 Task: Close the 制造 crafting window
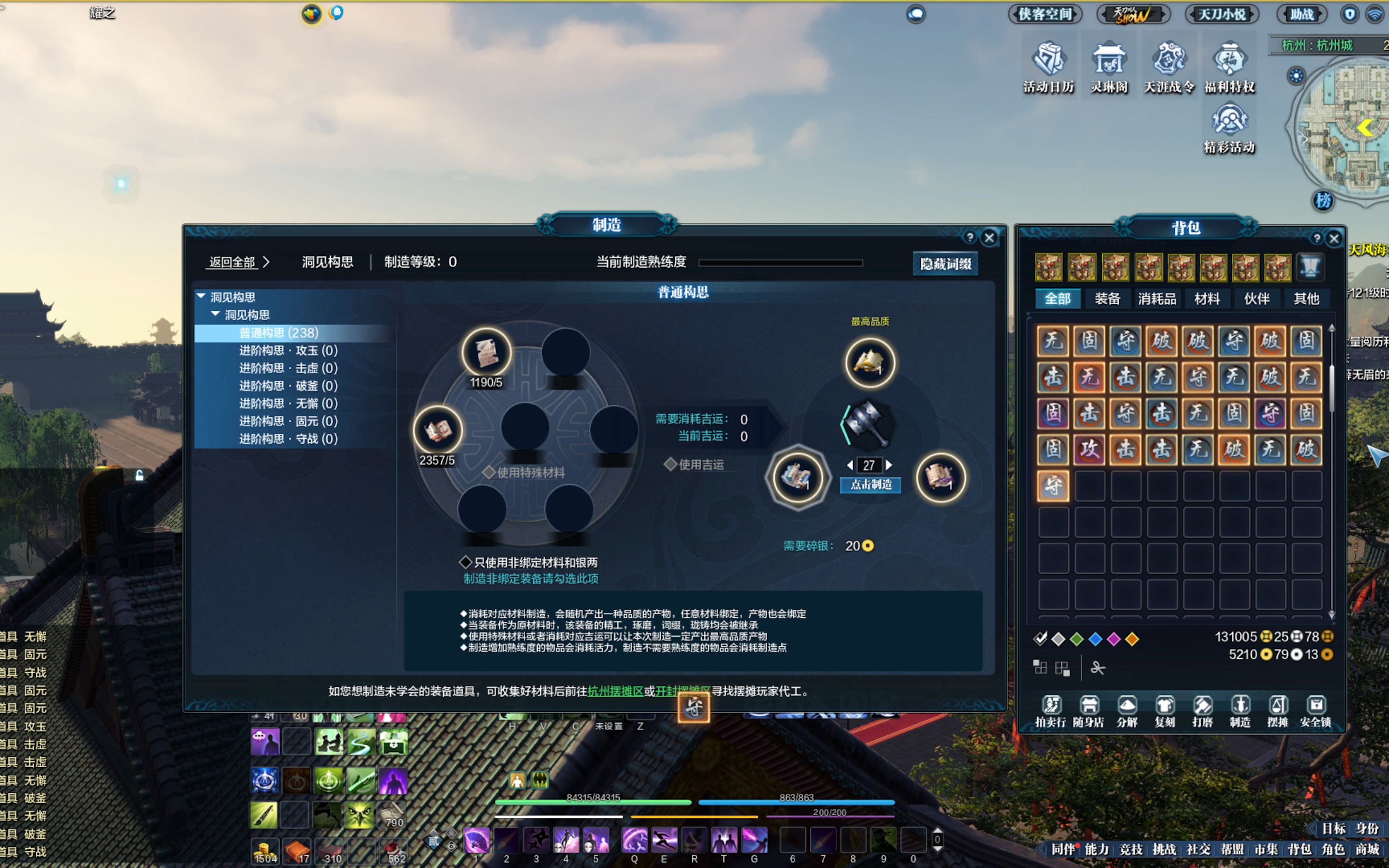tap(989, 237)
